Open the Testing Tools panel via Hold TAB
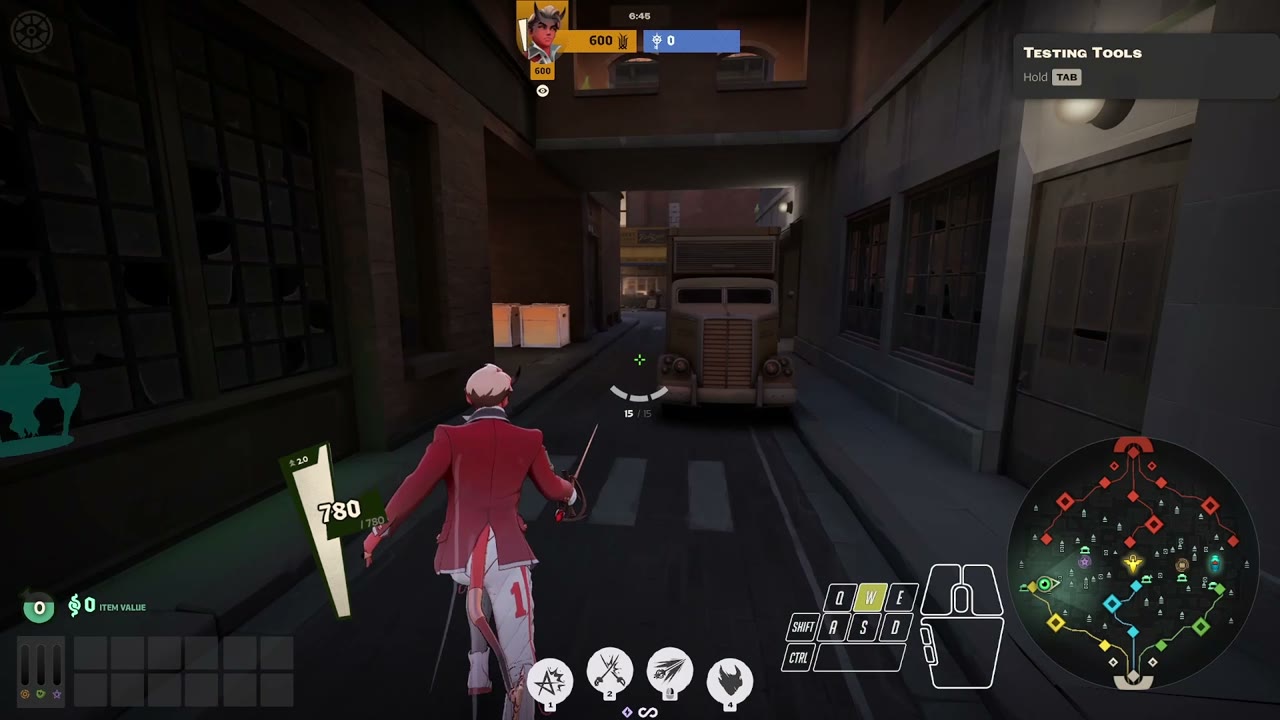Screen dimensions: 1280x720 coord(1066,77)
